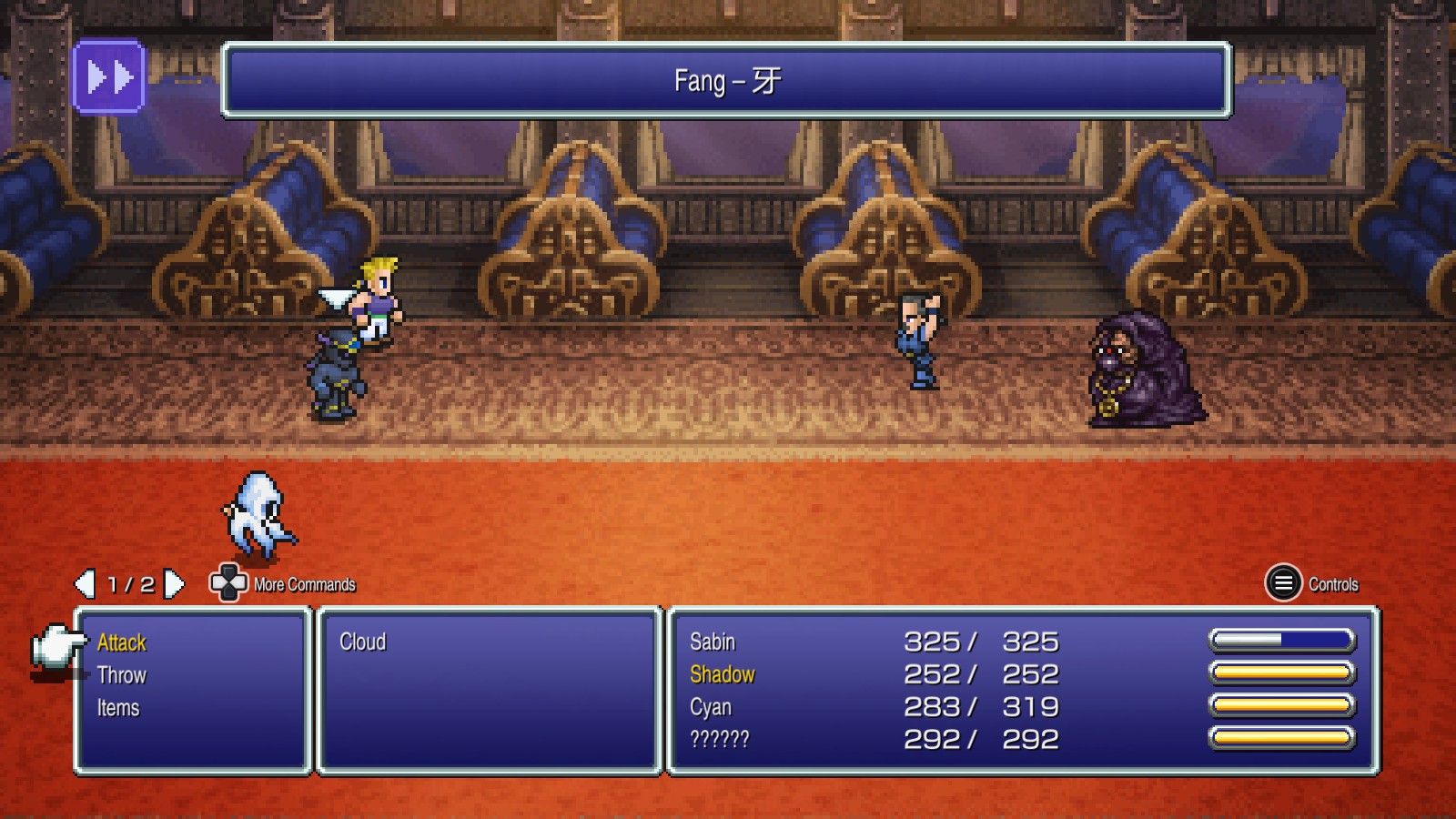Go to the previous command page arrow
The width and height of the screenshot is (1456, 819).
[85, 584]
